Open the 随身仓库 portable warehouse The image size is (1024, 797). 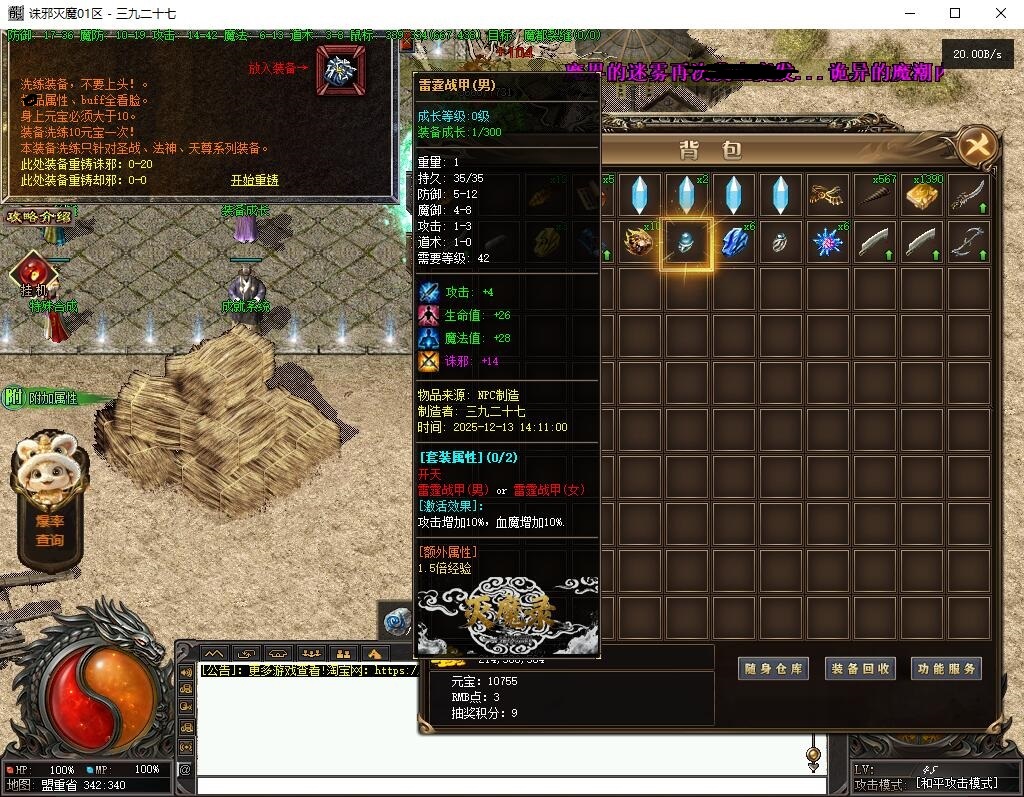pos(772,669)
